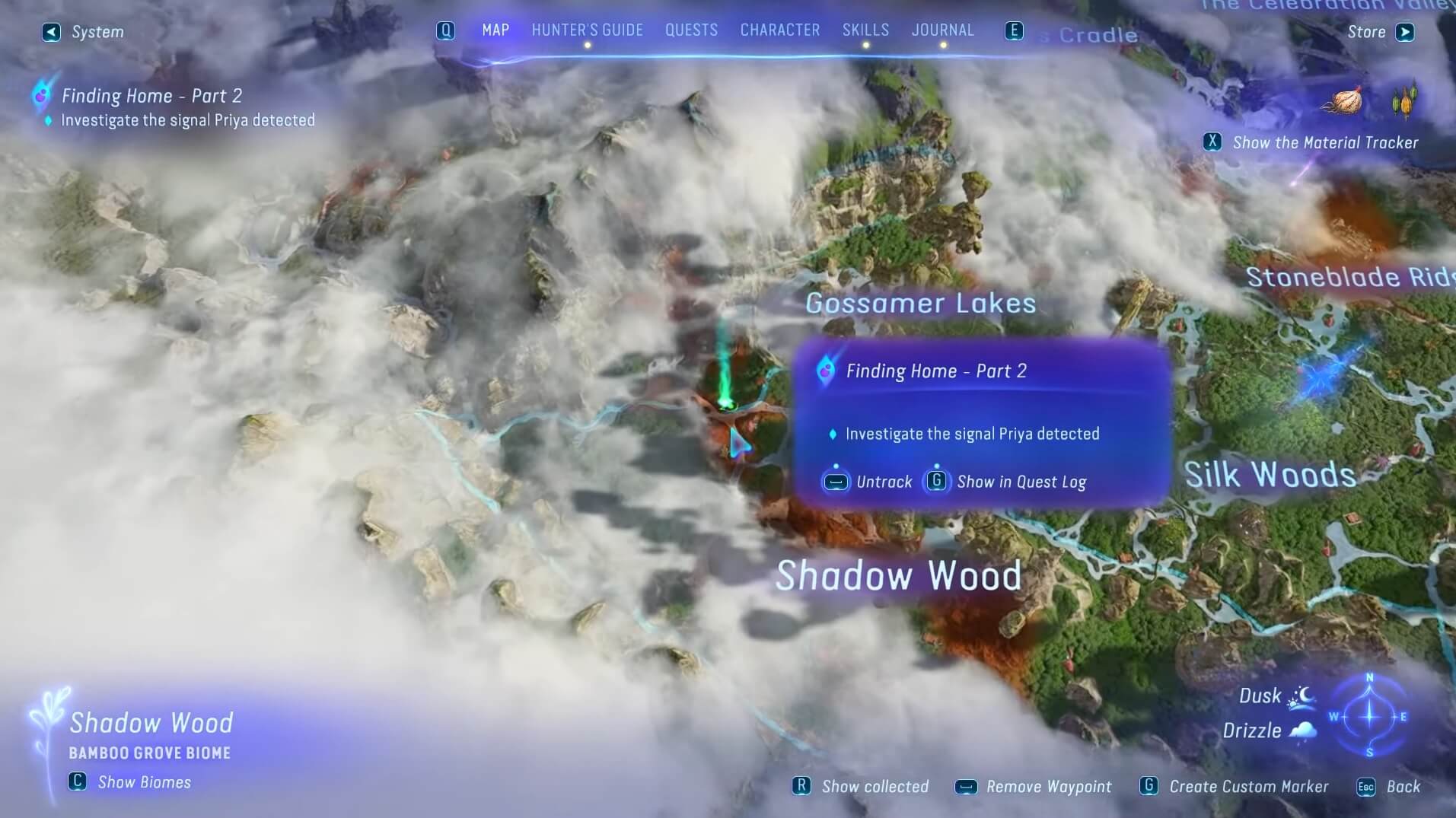1456x818 pixels.
Task: Click the Q previous-tab chevron
Action: [444, 30]
